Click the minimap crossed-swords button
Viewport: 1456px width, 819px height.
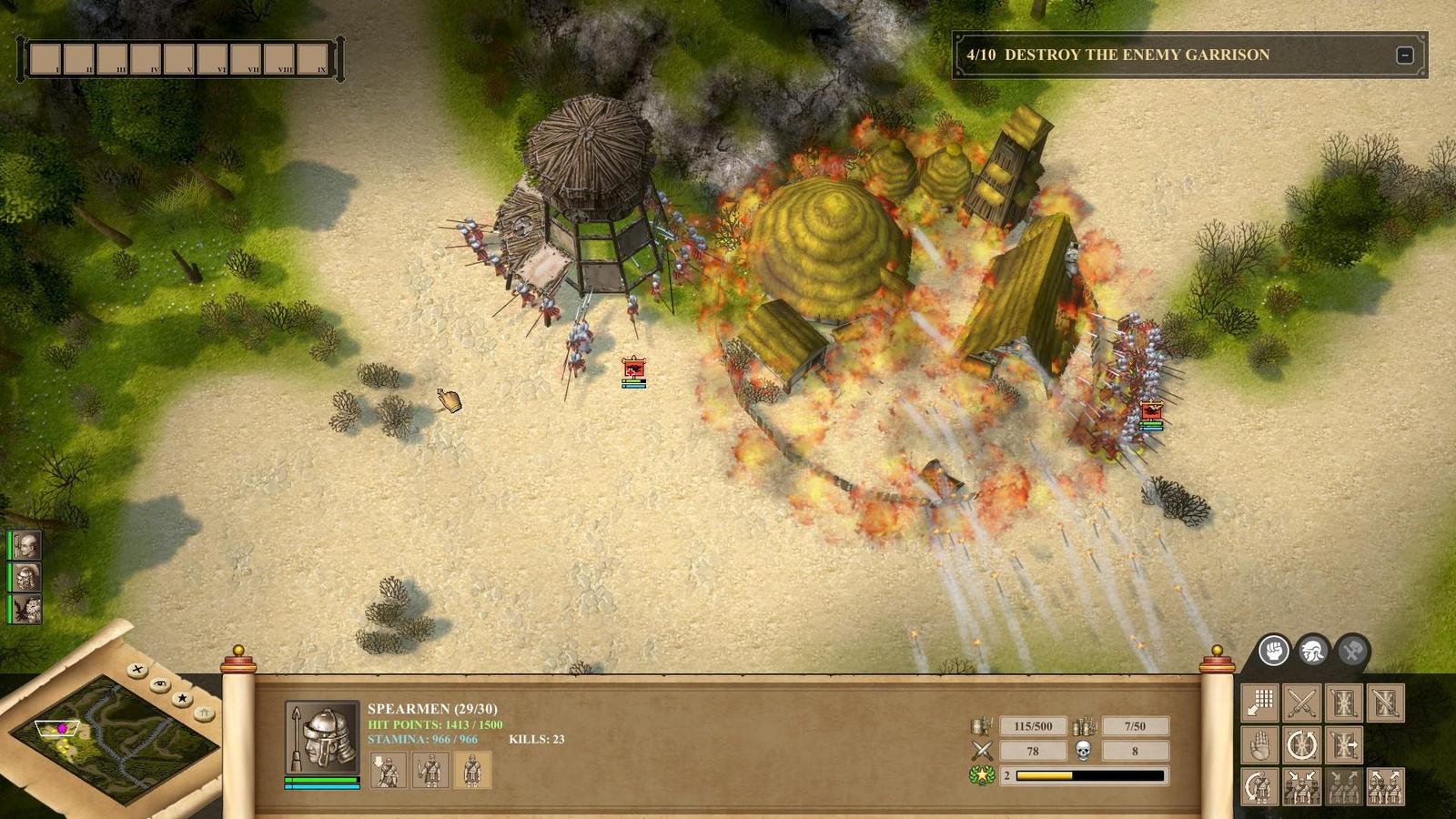(x=137, y=670)
